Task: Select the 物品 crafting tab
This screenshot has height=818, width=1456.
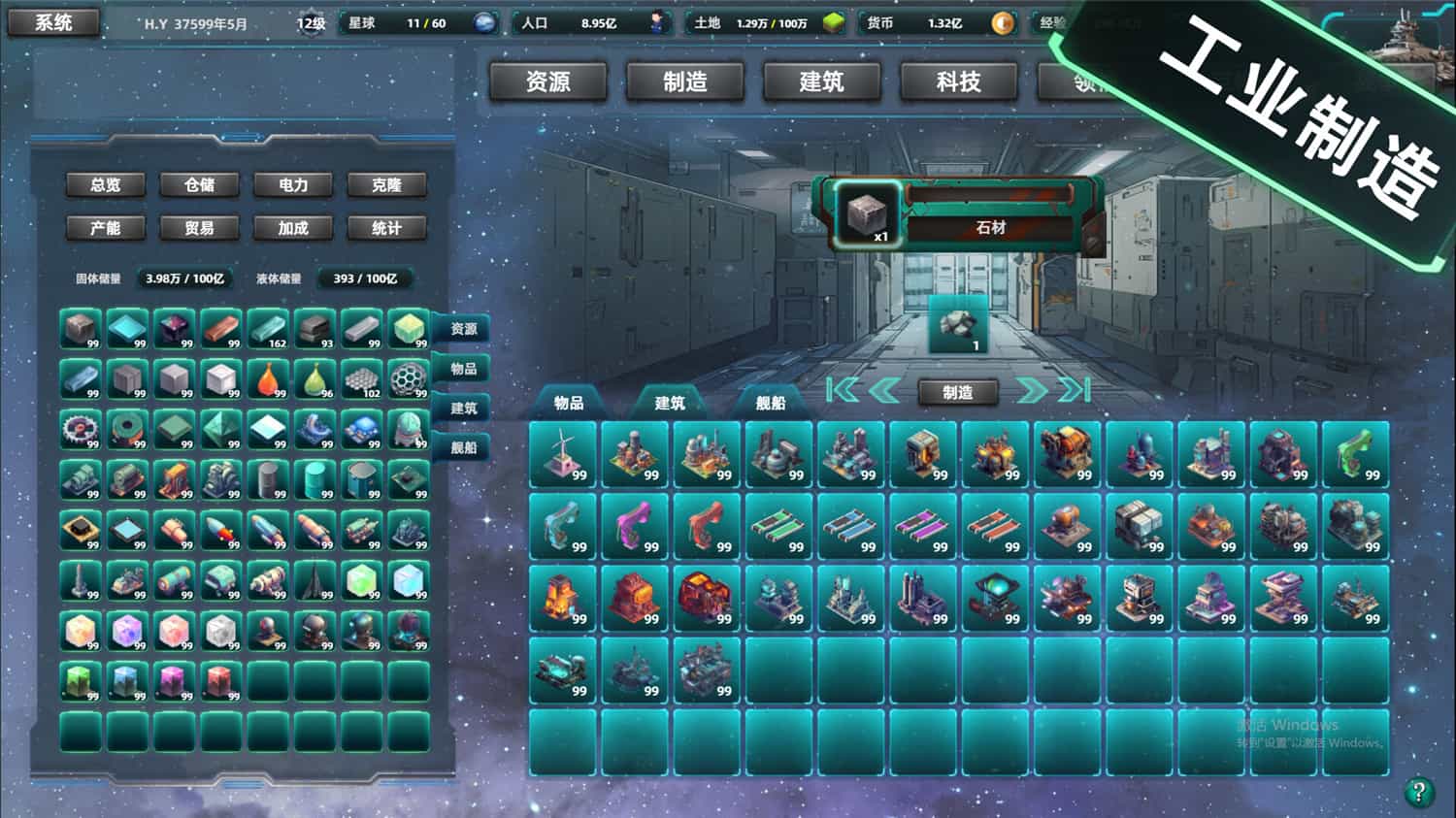Action: [569, 403]
